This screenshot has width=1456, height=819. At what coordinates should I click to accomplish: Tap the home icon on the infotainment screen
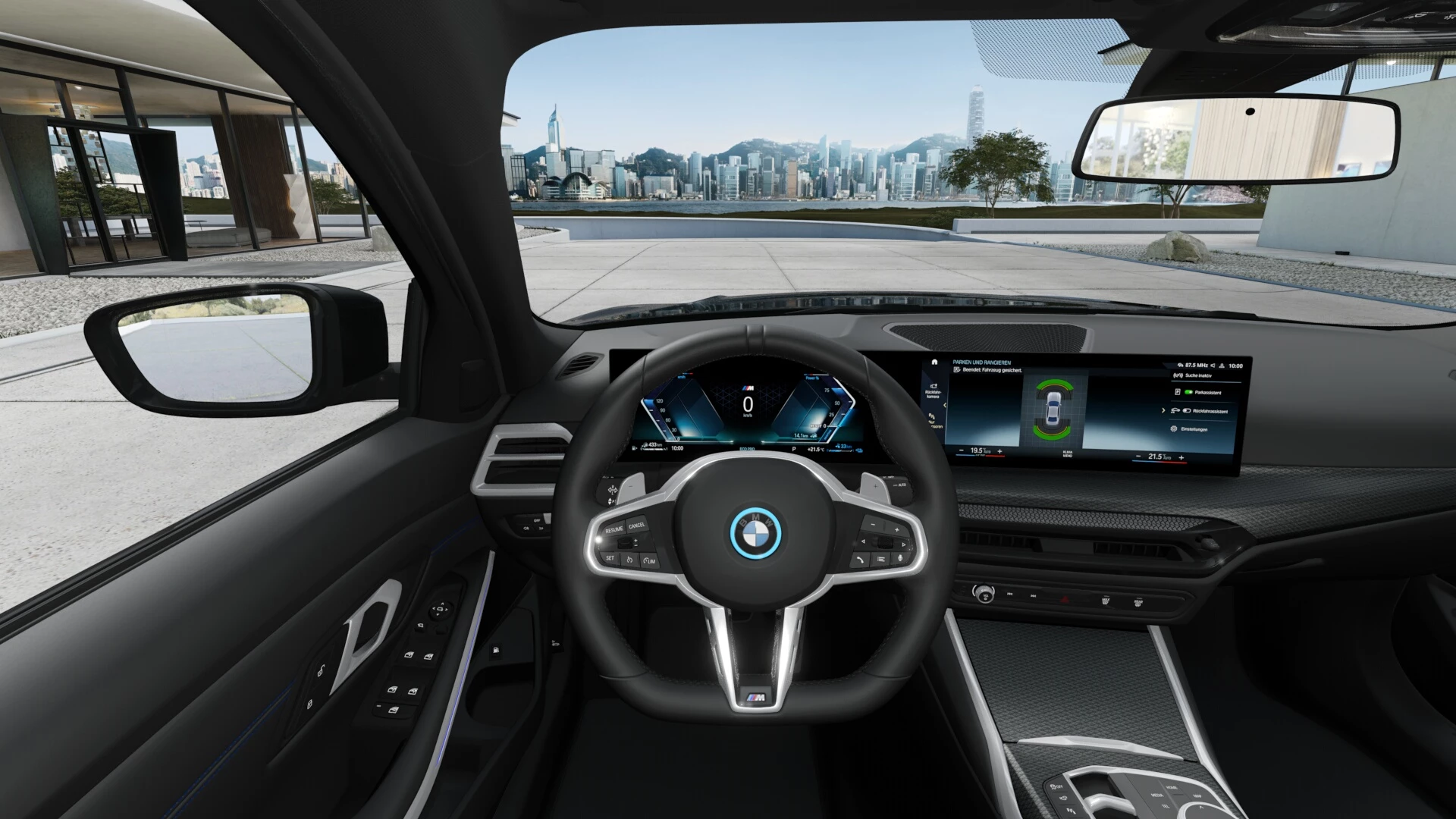pos(934,362)
